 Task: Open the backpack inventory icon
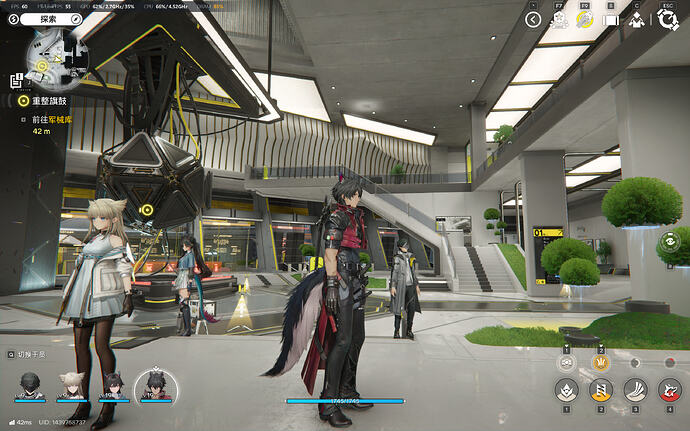pyautogui.click(x=610, y=19)
